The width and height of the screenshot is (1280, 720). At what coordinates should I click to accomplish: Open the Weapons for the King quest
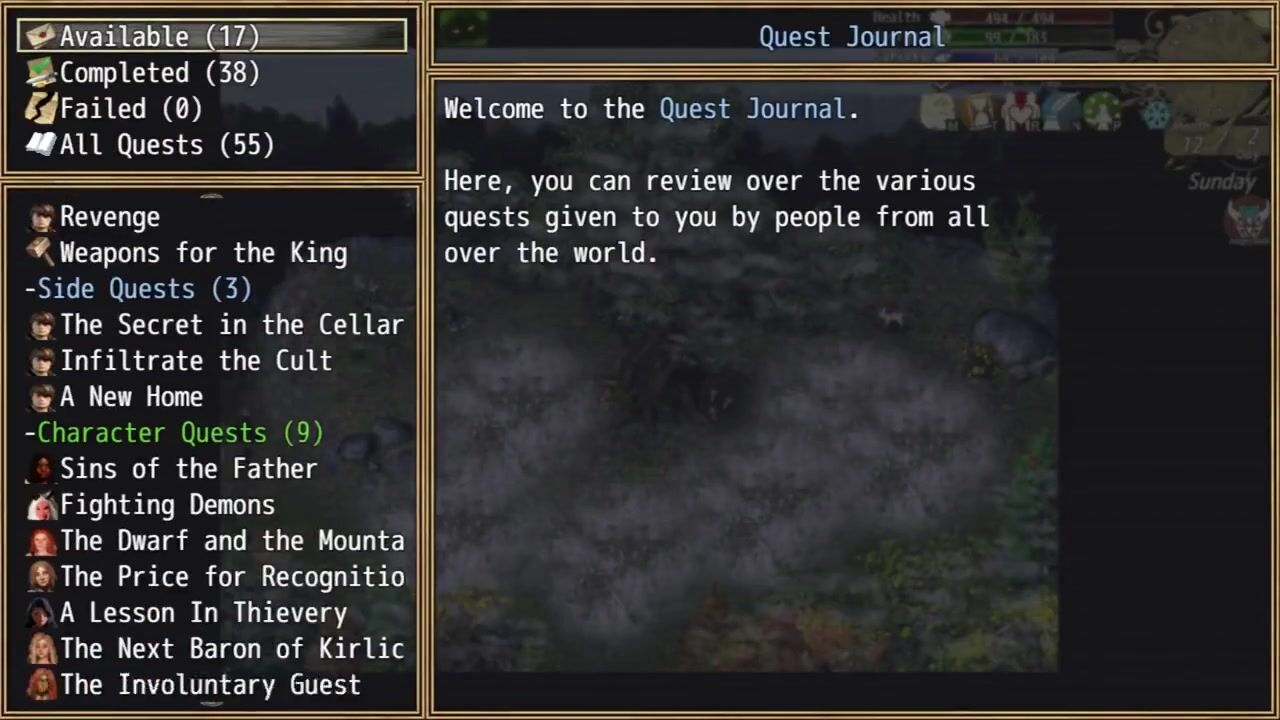[x=203, y=253]
